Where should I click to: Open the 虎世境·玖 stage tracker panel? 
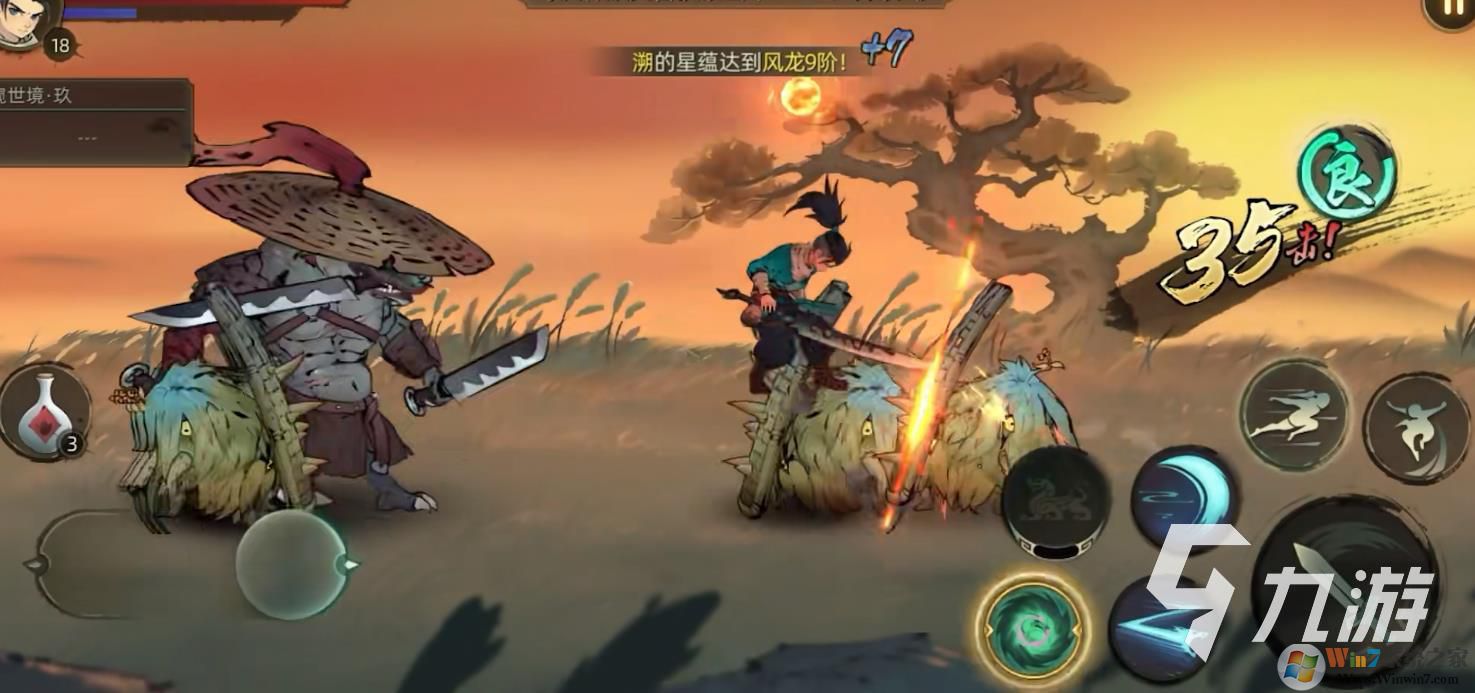click(x=95, y=120)
